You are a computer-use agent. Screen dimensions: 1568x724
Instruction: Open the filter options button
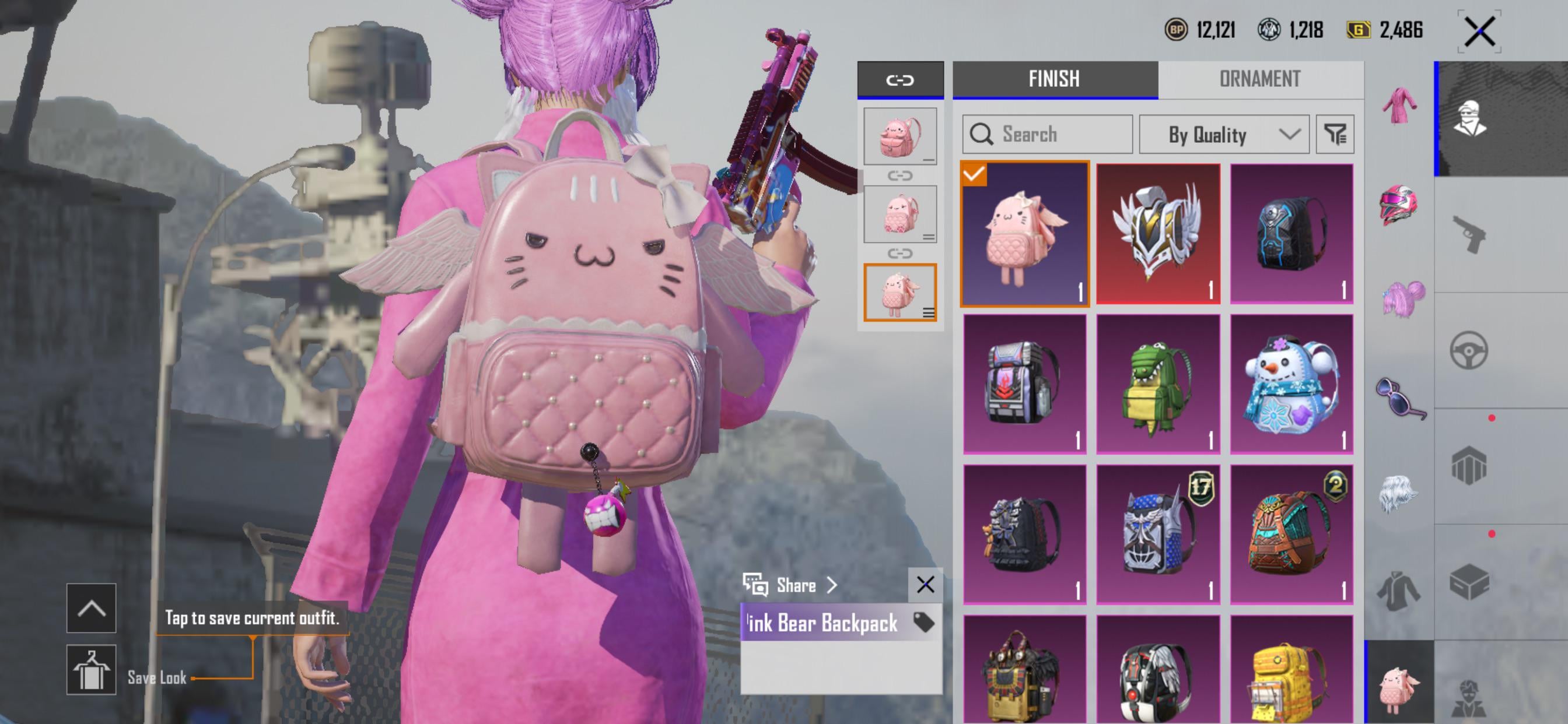coord(1335,134)
